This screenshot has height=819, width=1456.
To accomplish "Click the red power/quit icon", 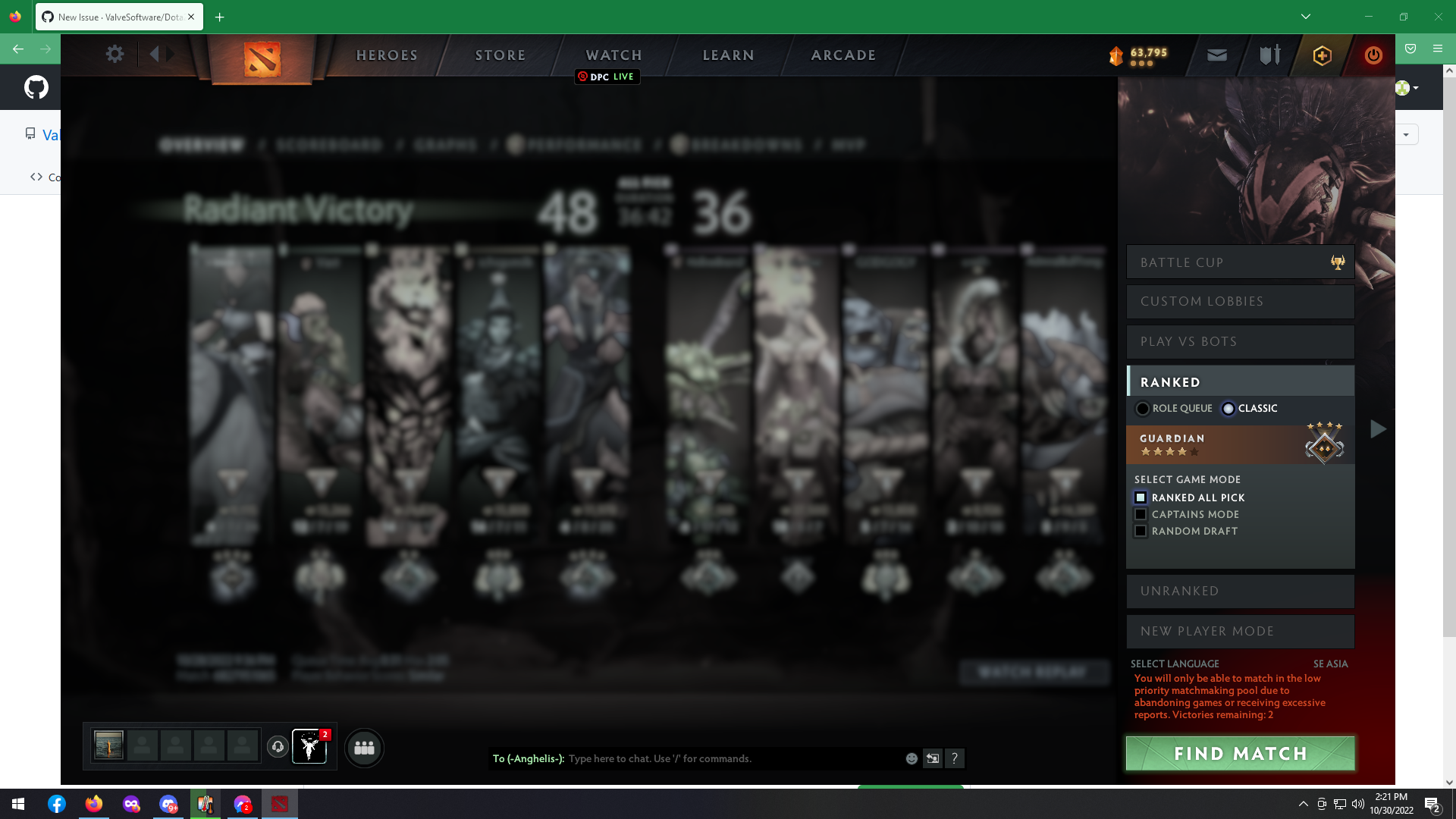I will click(x=1373, y=55).
